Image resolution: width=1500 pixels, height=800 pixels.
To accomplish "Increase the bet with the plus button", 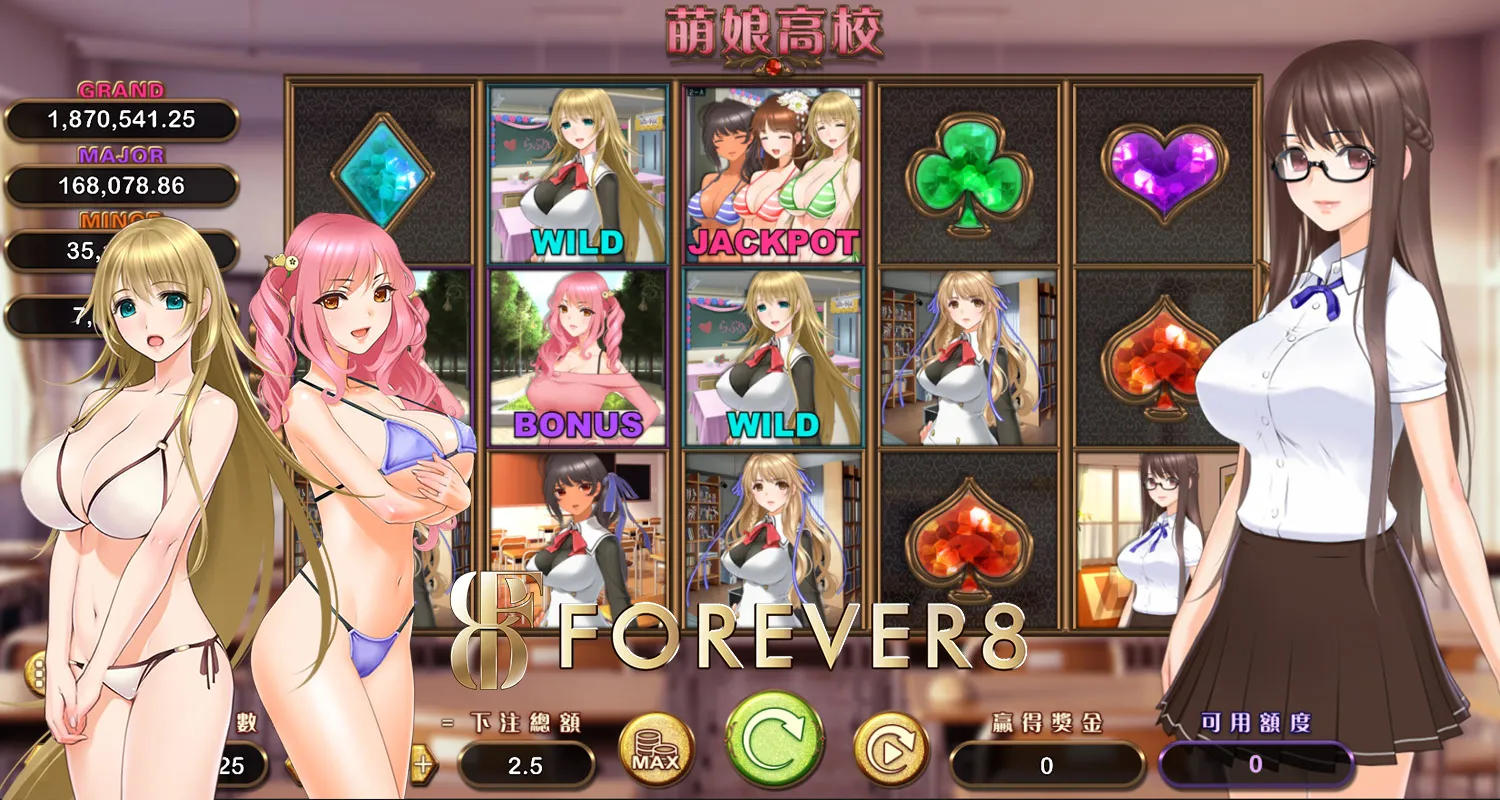I will pos(424,766).
